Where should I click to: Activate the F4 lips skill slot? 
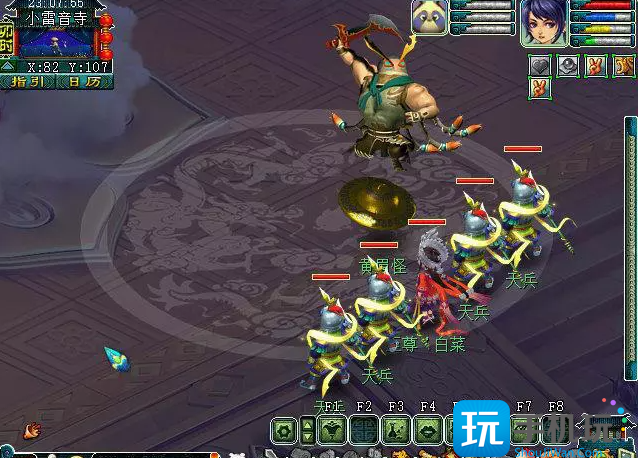(428, 431)
